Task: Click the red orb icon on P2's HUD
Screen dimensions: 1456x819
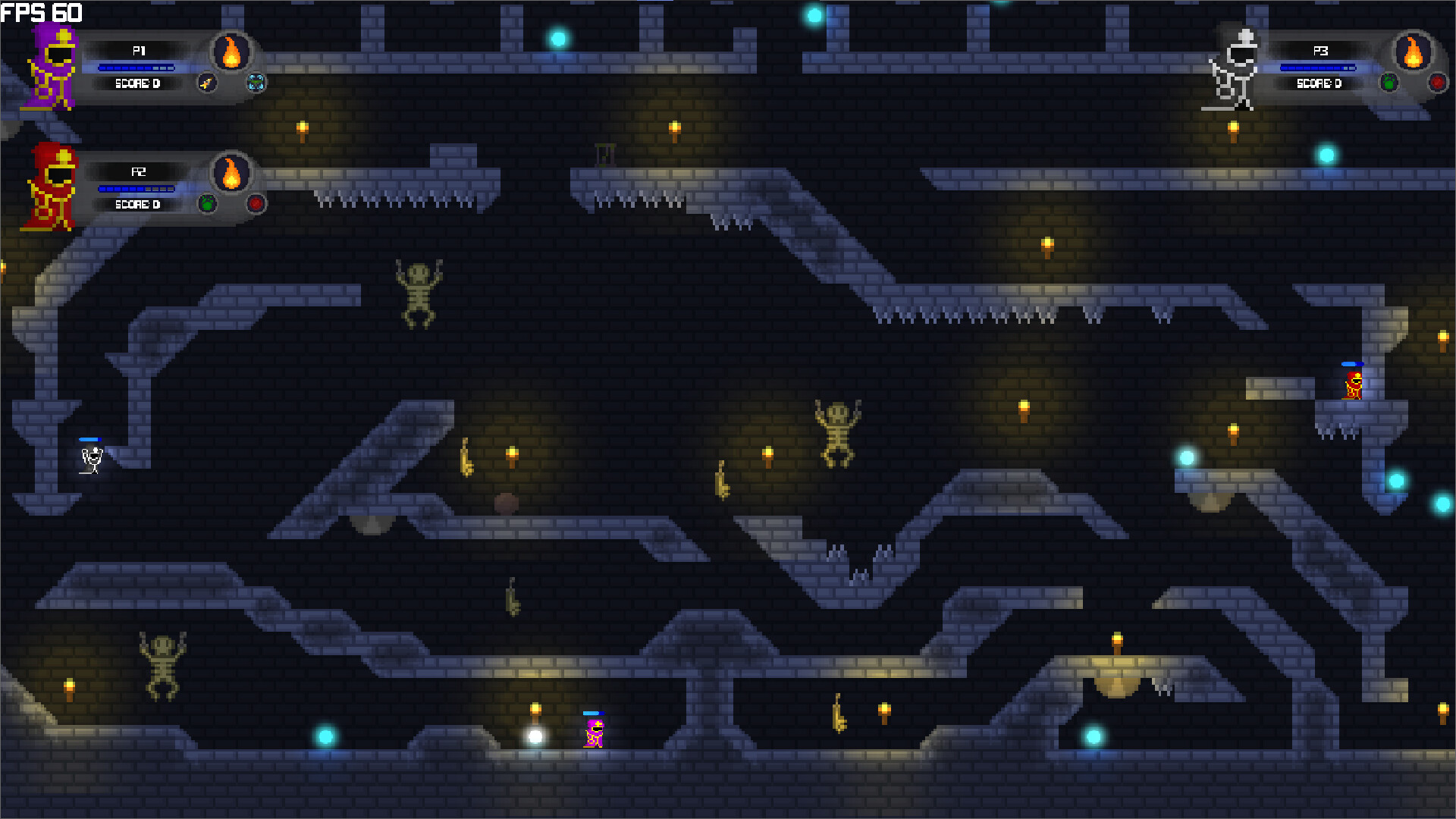Action: (x=256, y=204)
